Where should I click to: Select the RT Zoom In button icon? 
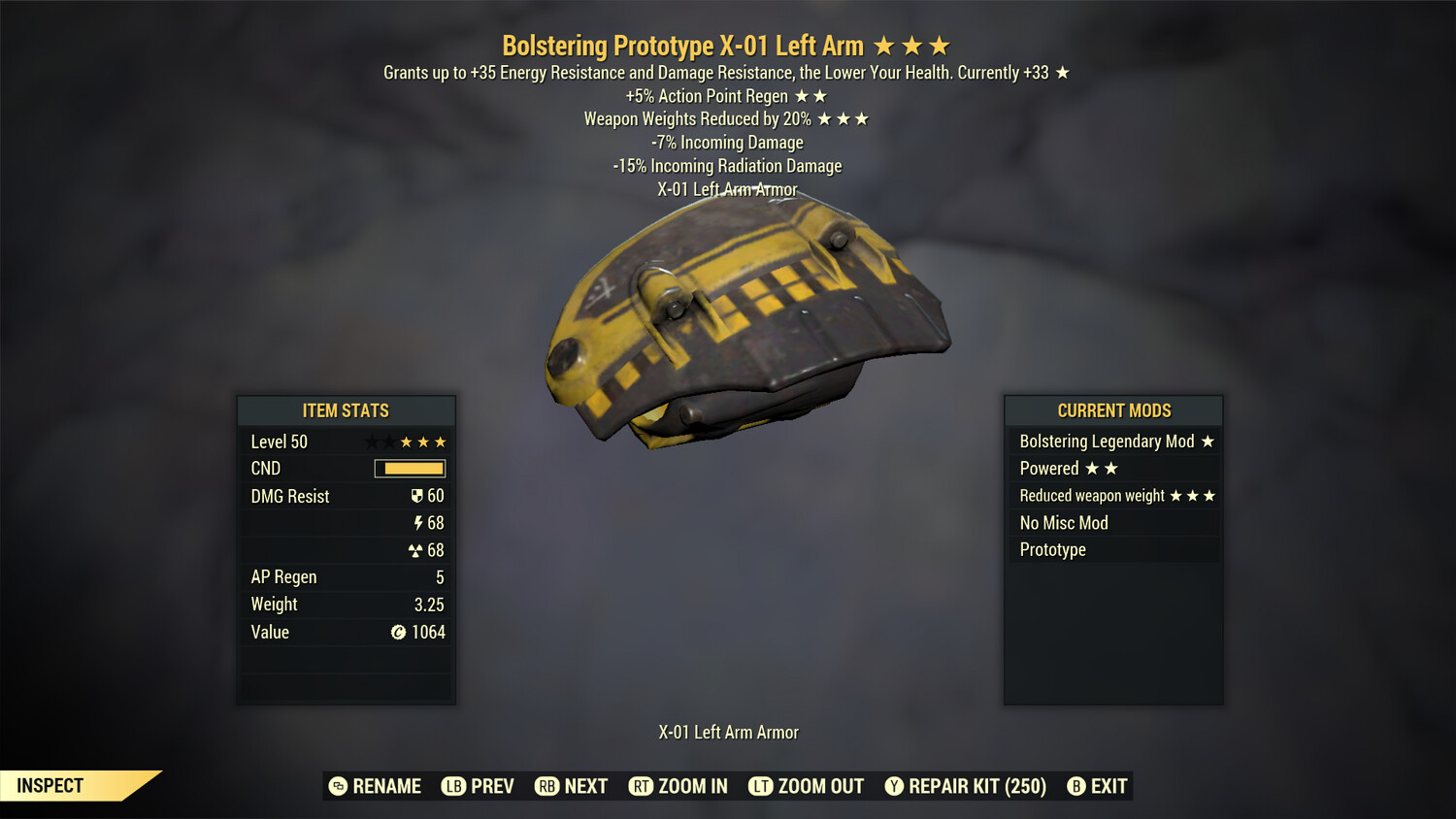pos(642,786)
